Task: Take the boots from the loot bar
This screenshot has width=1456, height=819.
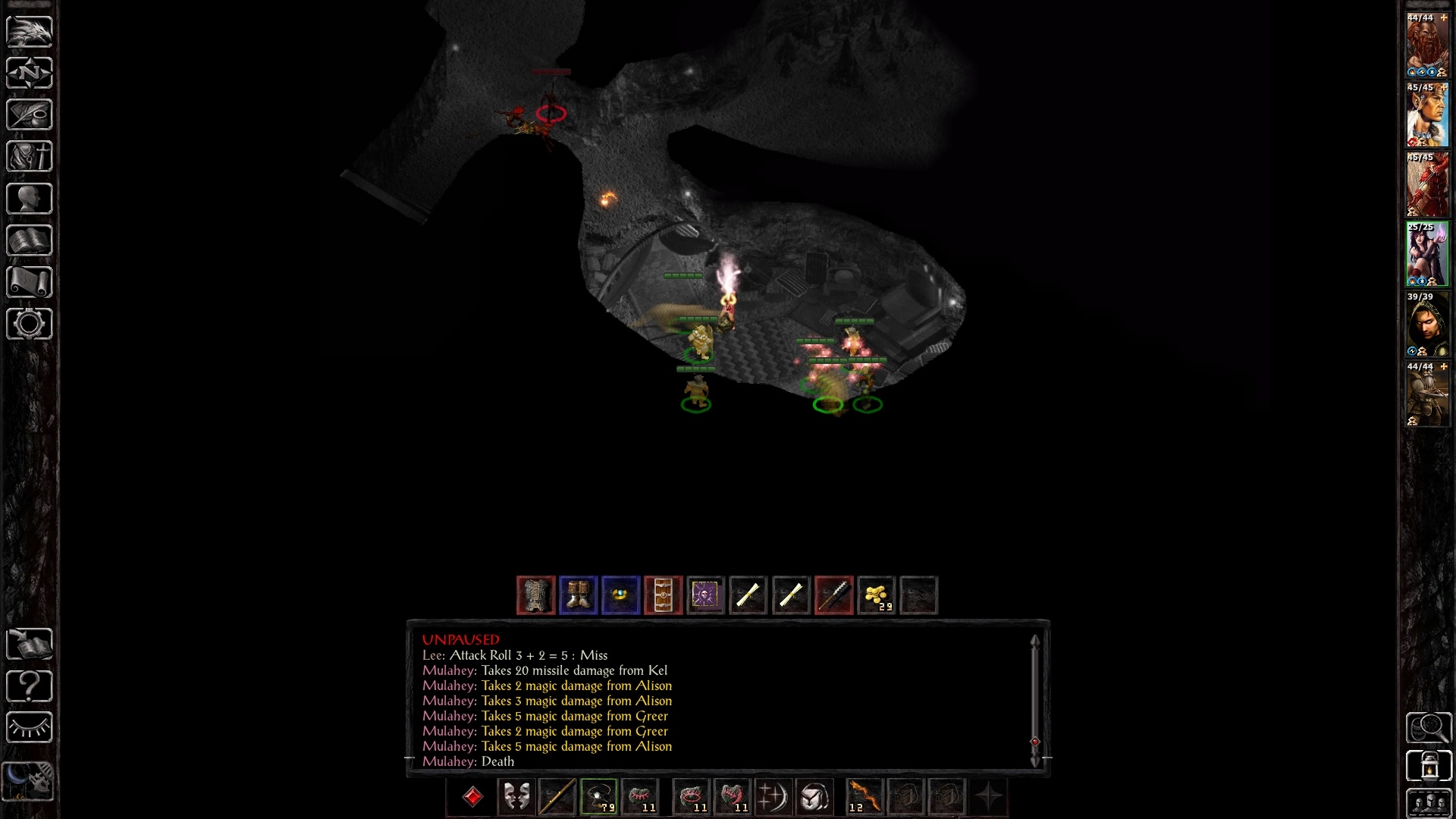Action: pyautogui.click(x=579, y=595)
